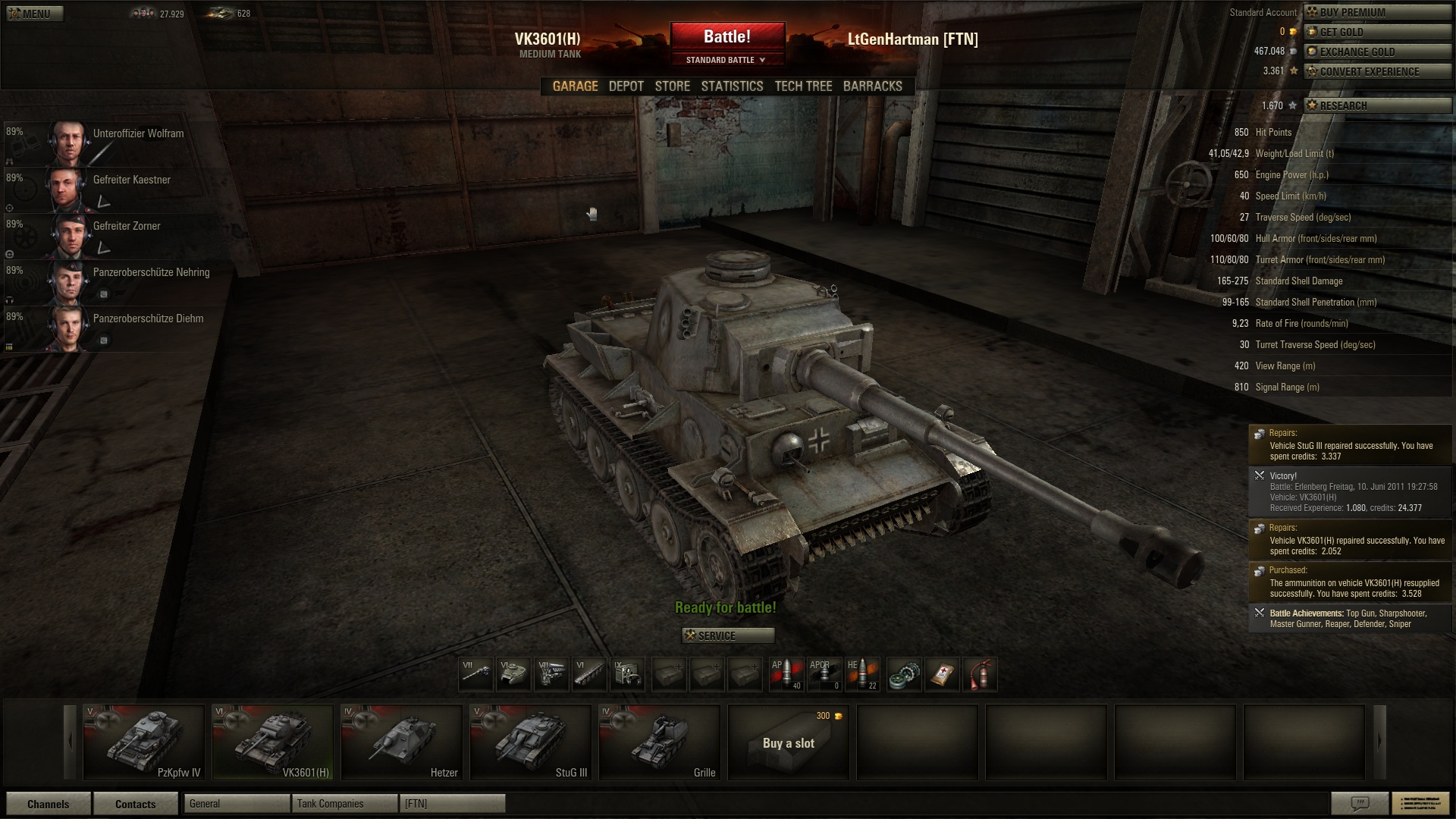This screenshot has height=819, width=1456.
Task: Open the main Menu button
Action: (x=35, y=14)
